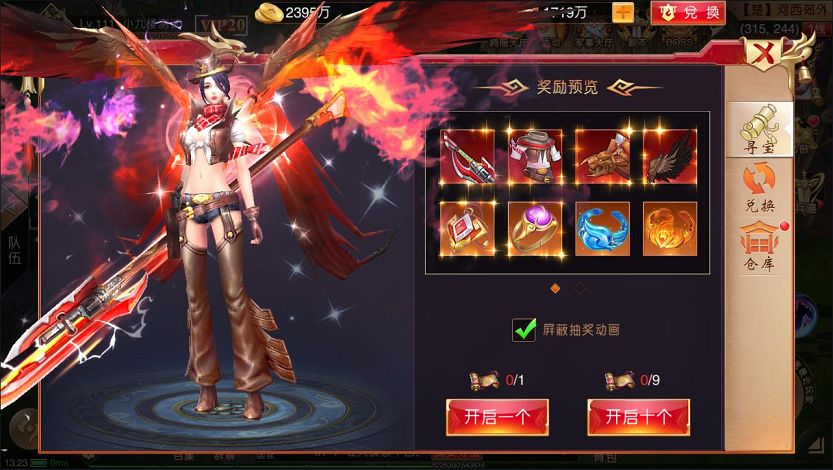Switch to the 寻宝 treasure hunt tab
The image size is (833, 470).
pos(759,131)
